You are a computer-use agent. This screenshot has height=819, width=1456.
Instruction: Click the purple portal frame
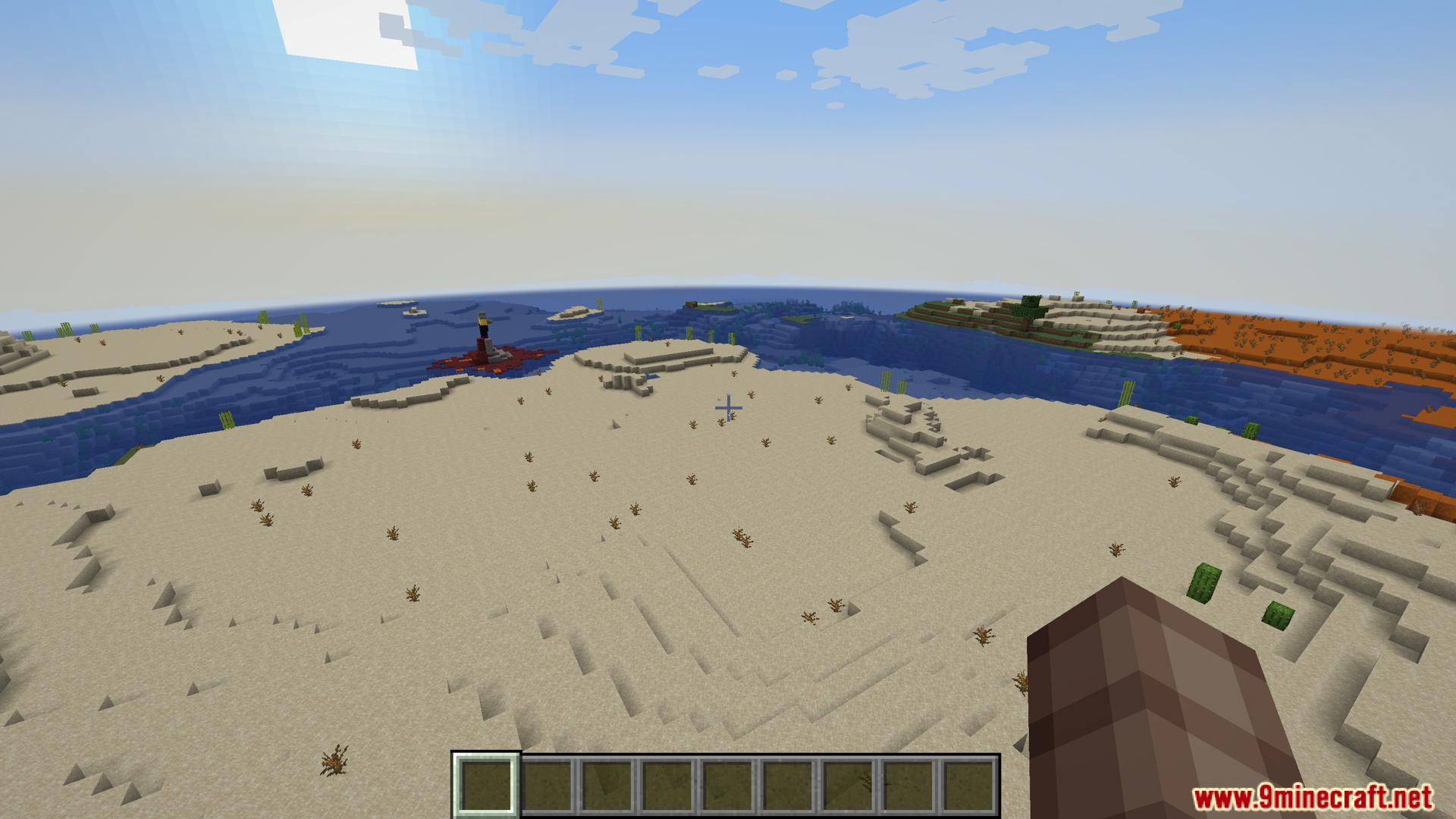click(x=484, y=331)
